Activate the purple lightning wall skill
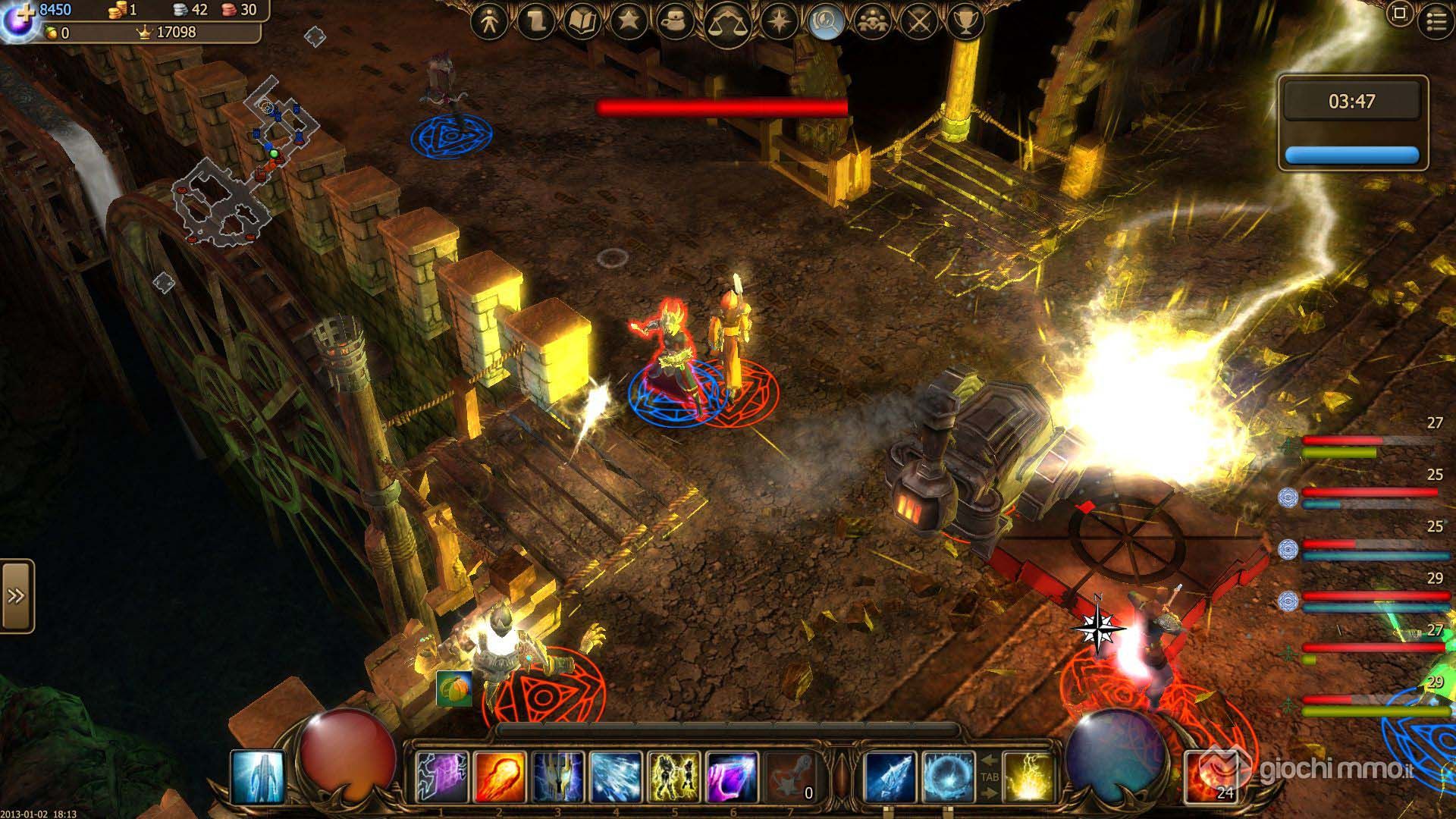Viewport: 1456px width, 819px height. click(441, 777)
